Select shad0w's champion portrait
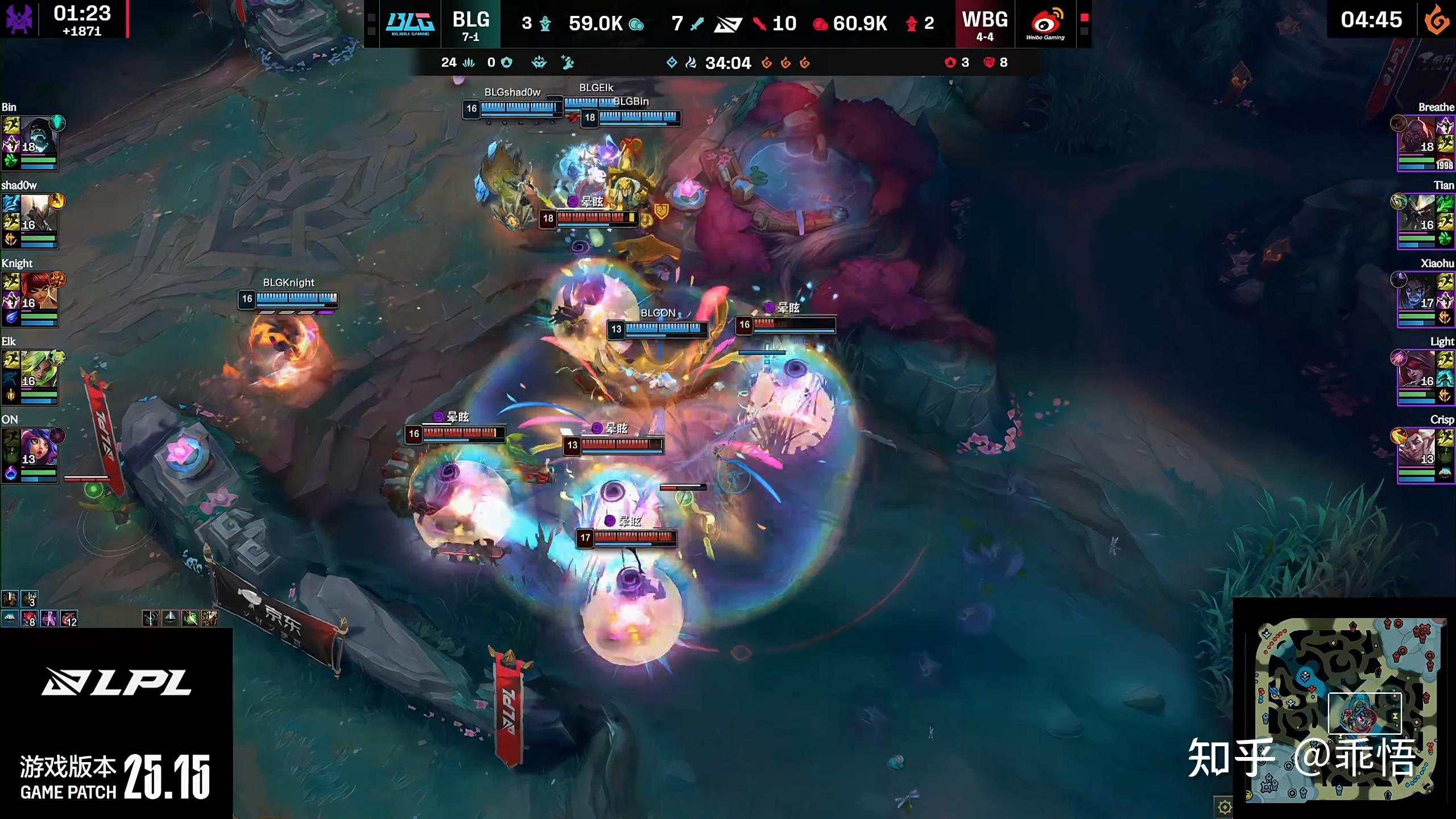The height and width of the screenshot is (819, 1456). (x=39, y=214)
